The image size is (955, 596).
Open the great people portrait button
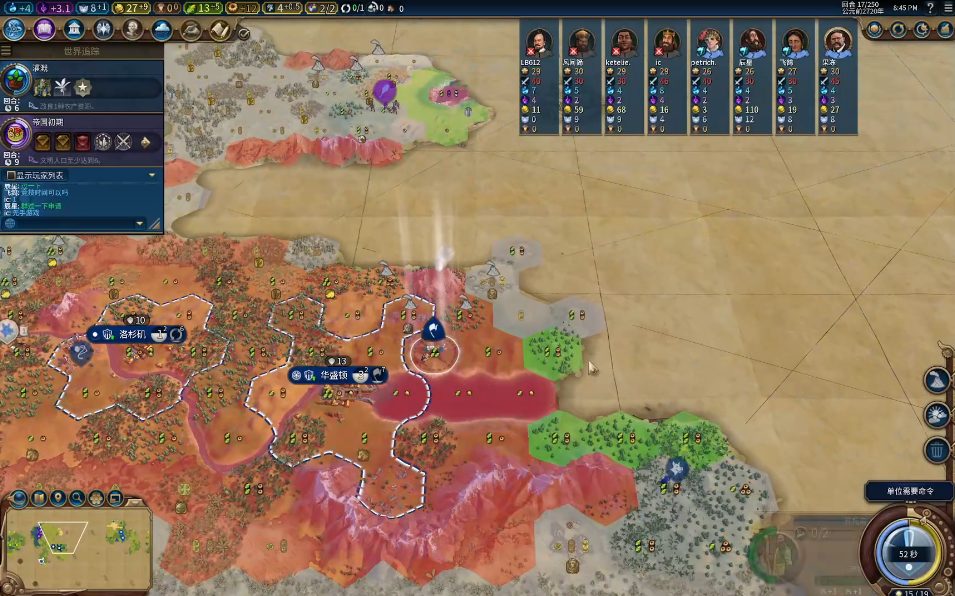point(103,29)
